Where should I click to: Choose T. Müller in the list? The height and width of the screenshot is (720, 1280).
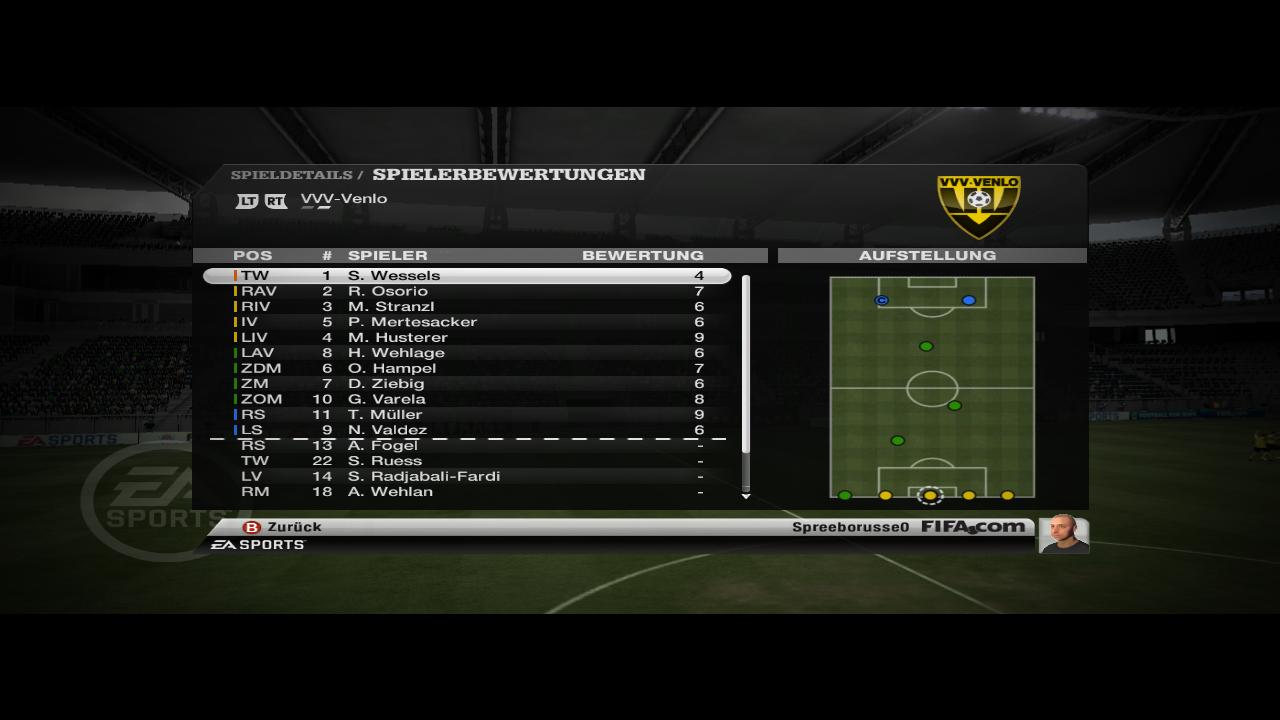coord(467,414)
